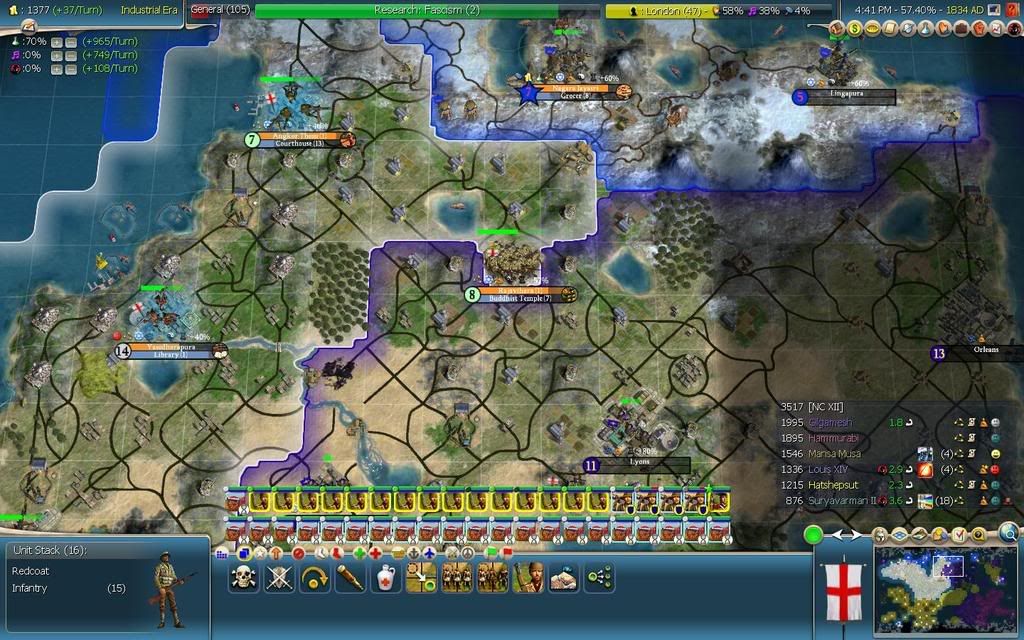Select the Angkor Thom city bar
The image size is (1024, 640).
click(300, 139)
